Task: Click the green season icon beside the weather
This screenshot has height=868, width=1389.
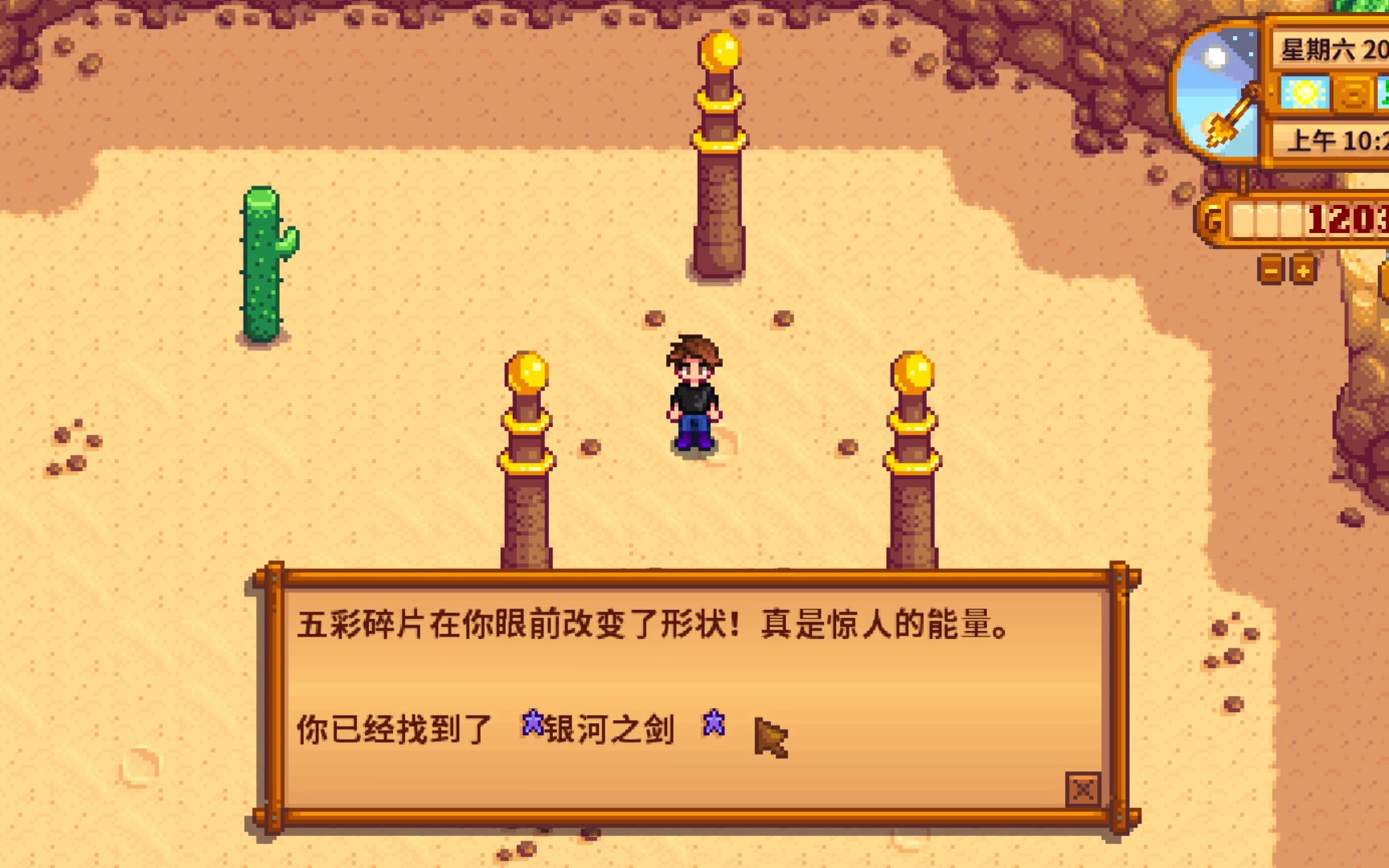Action: (1384, 92)
